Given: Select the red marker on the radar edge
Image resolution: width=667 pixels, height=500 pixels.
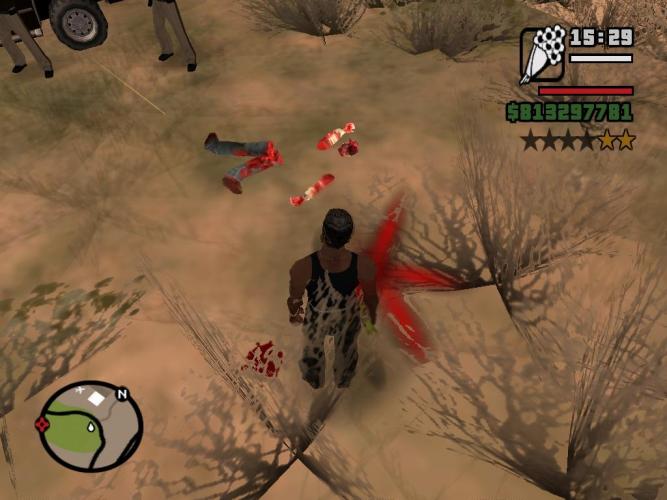Looking at the screenshot, I should 43,424.
